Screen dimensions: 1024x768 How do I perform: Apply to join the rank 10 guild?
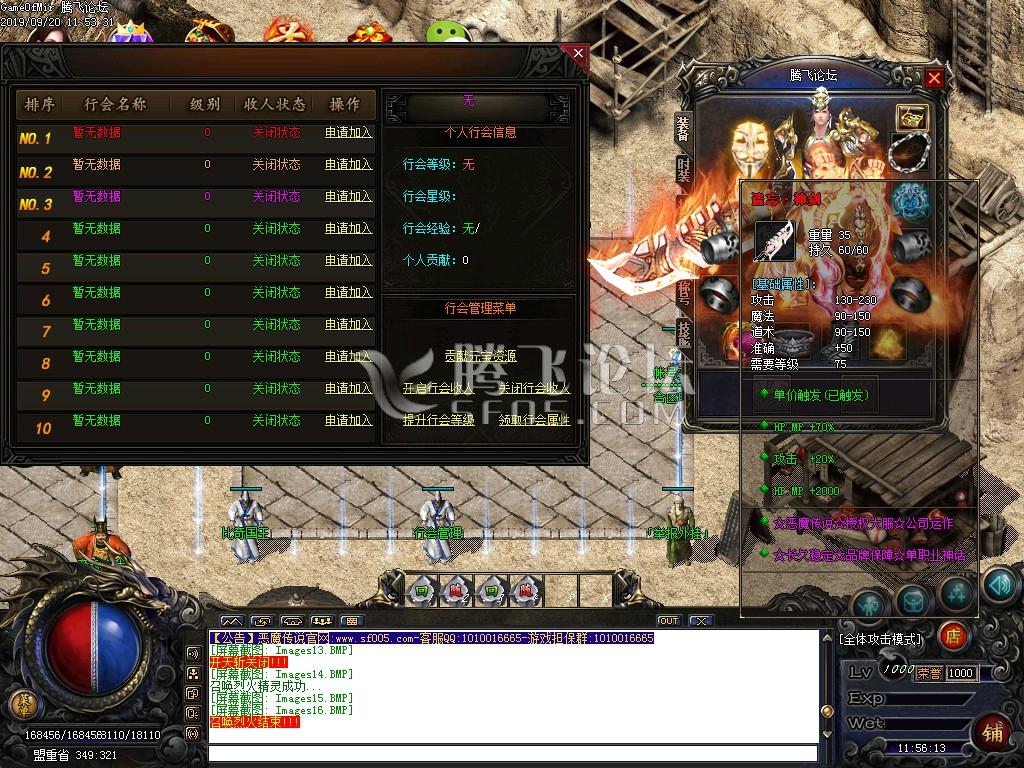point(348,421)
